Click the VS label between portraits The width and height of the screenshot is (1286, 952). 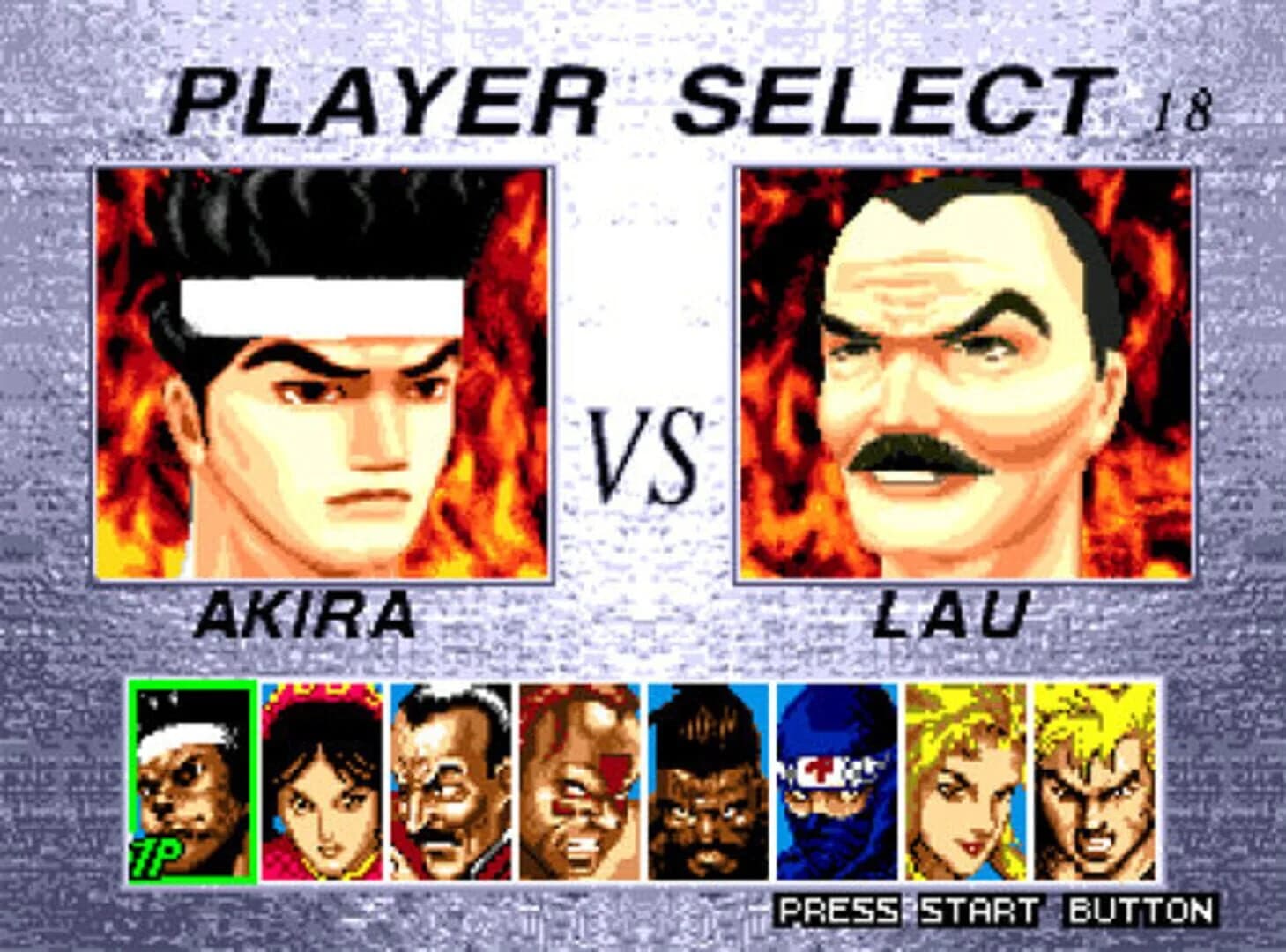point(643,450)
